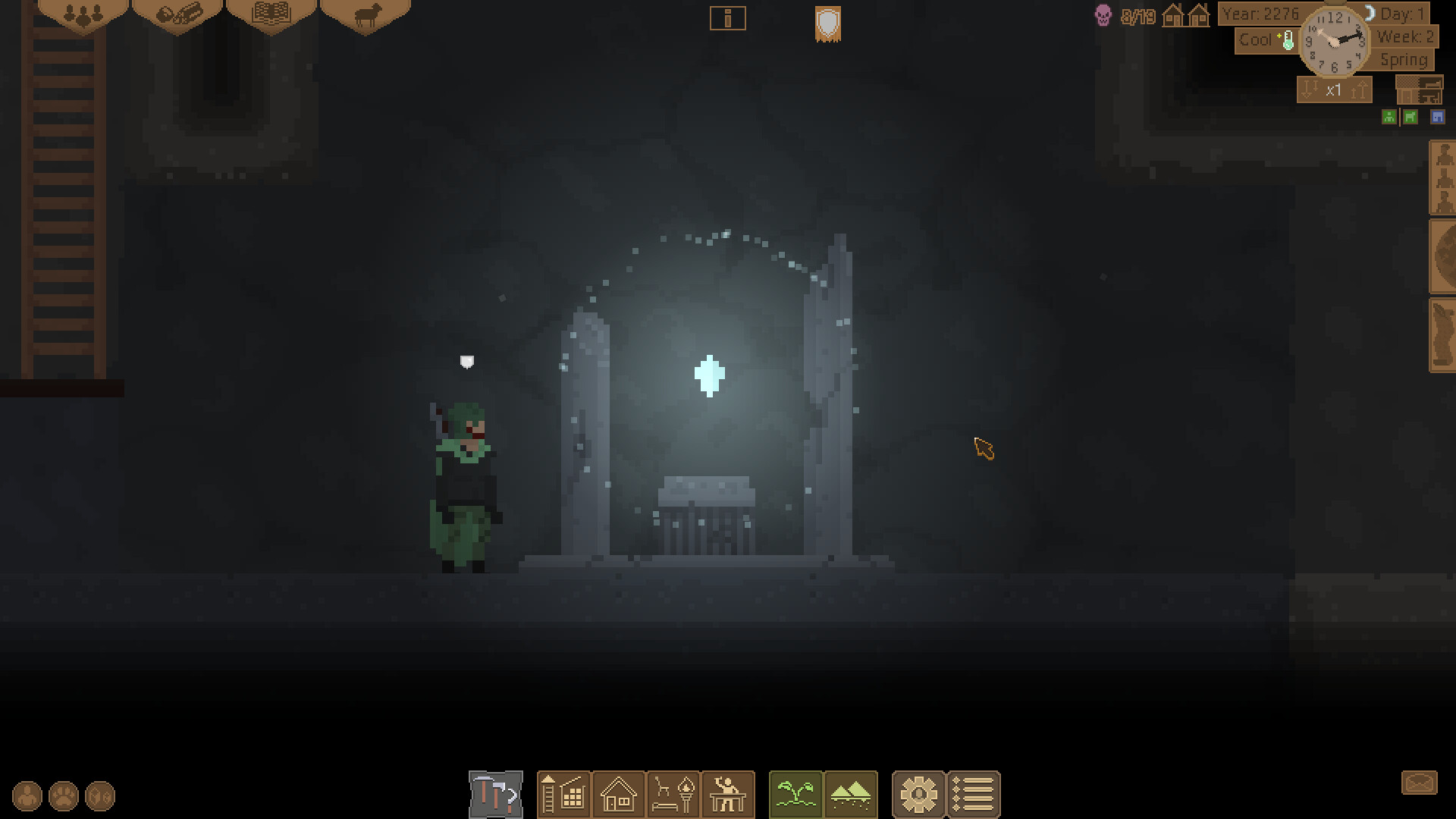Open the resources and tools banner

tap(179, 14)
